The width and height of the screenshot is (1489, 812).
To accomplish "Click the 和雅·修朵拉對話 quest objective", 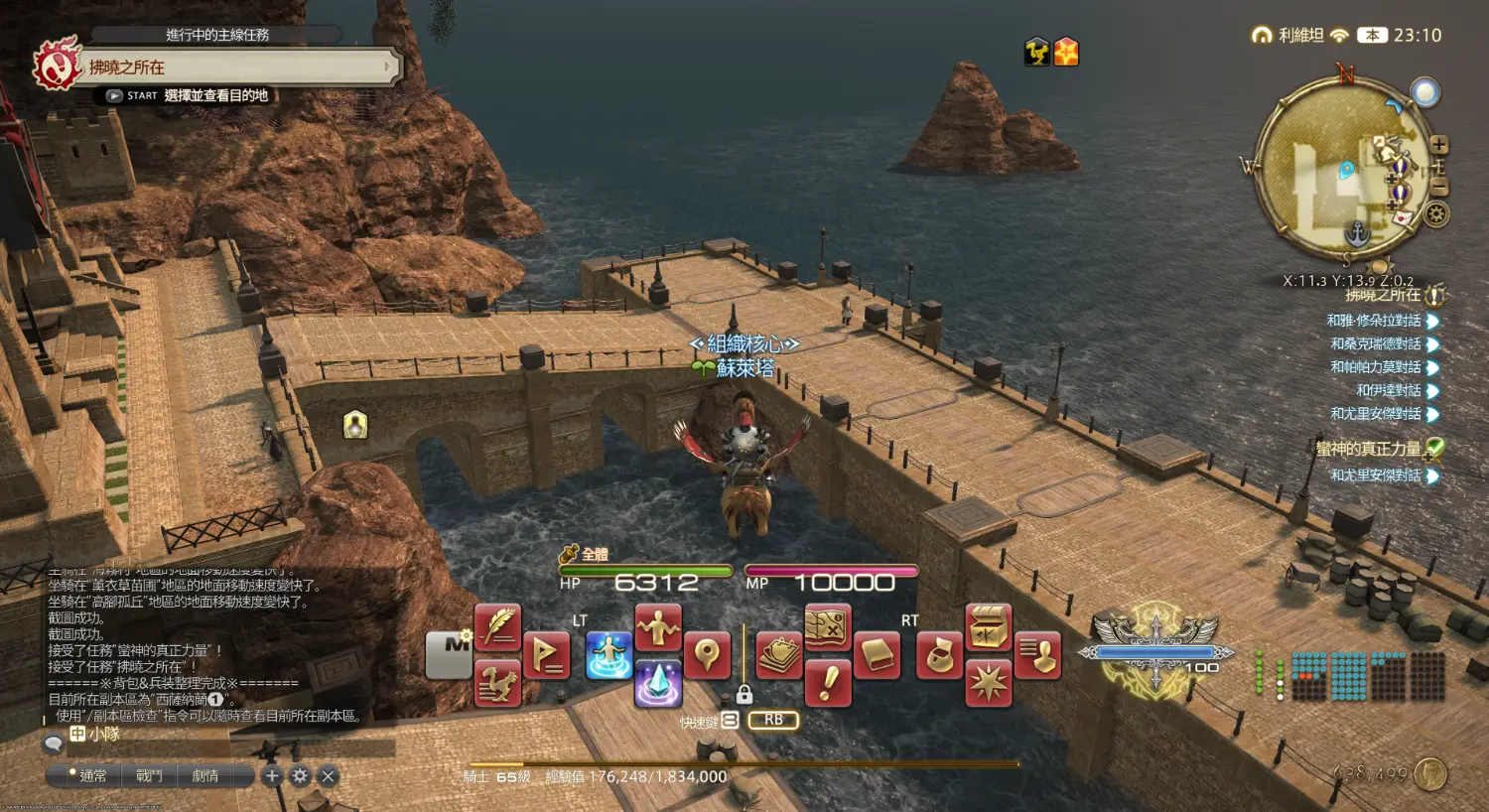I will [1375, 321].
